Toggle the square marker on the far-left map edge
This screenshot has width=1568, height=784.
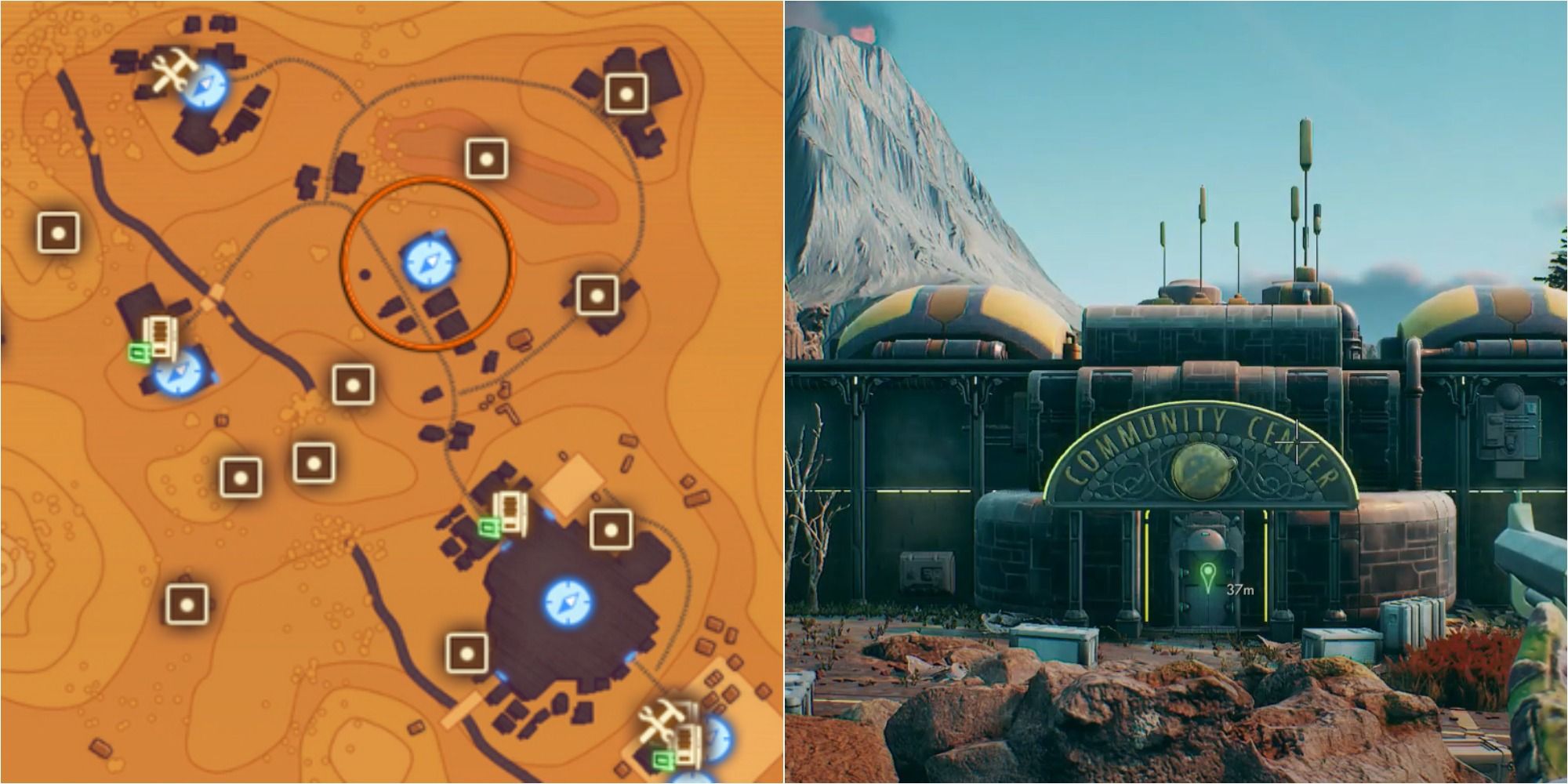[56, 233]
